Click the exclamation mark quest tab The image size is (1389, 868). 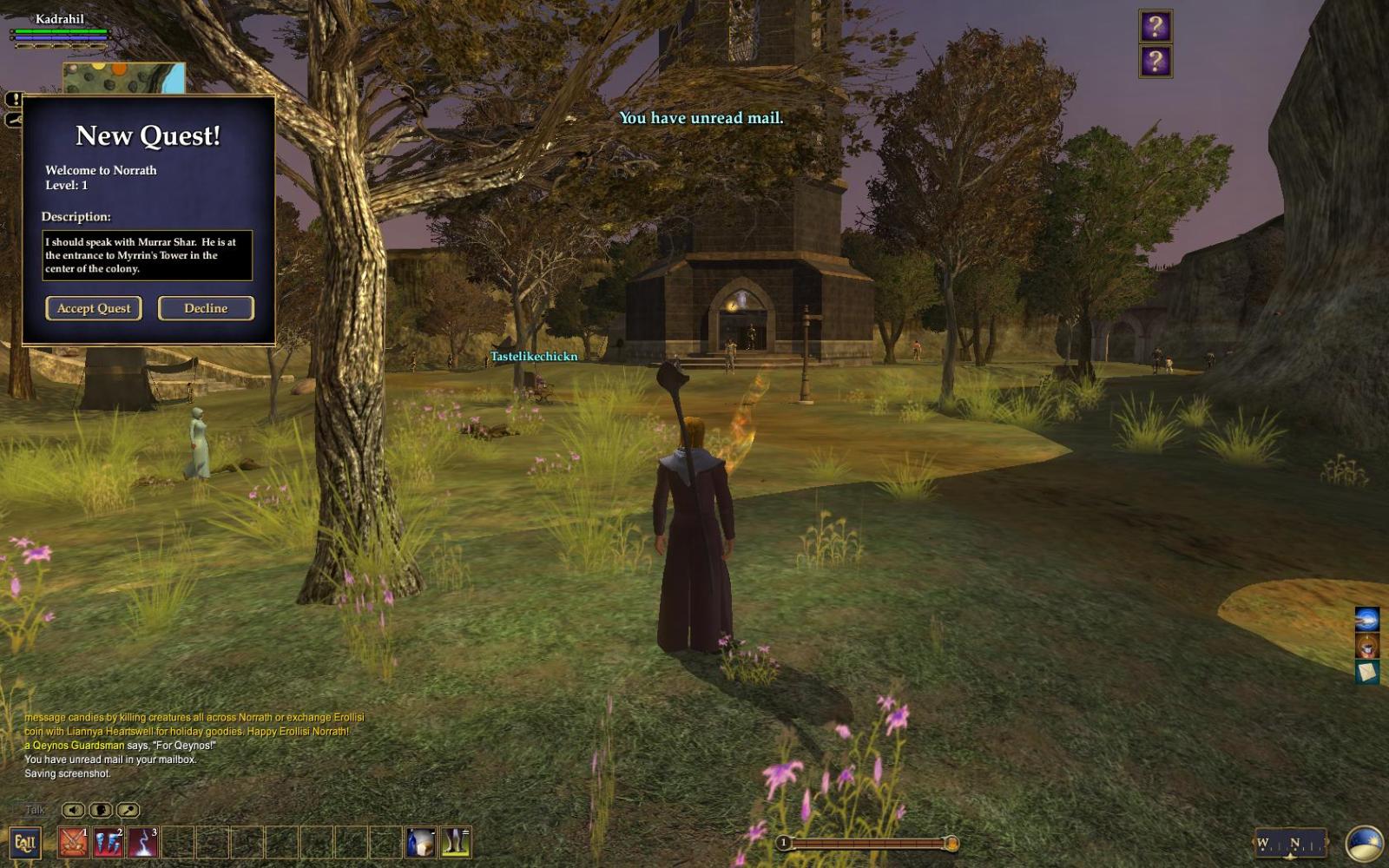coord(14,99)
